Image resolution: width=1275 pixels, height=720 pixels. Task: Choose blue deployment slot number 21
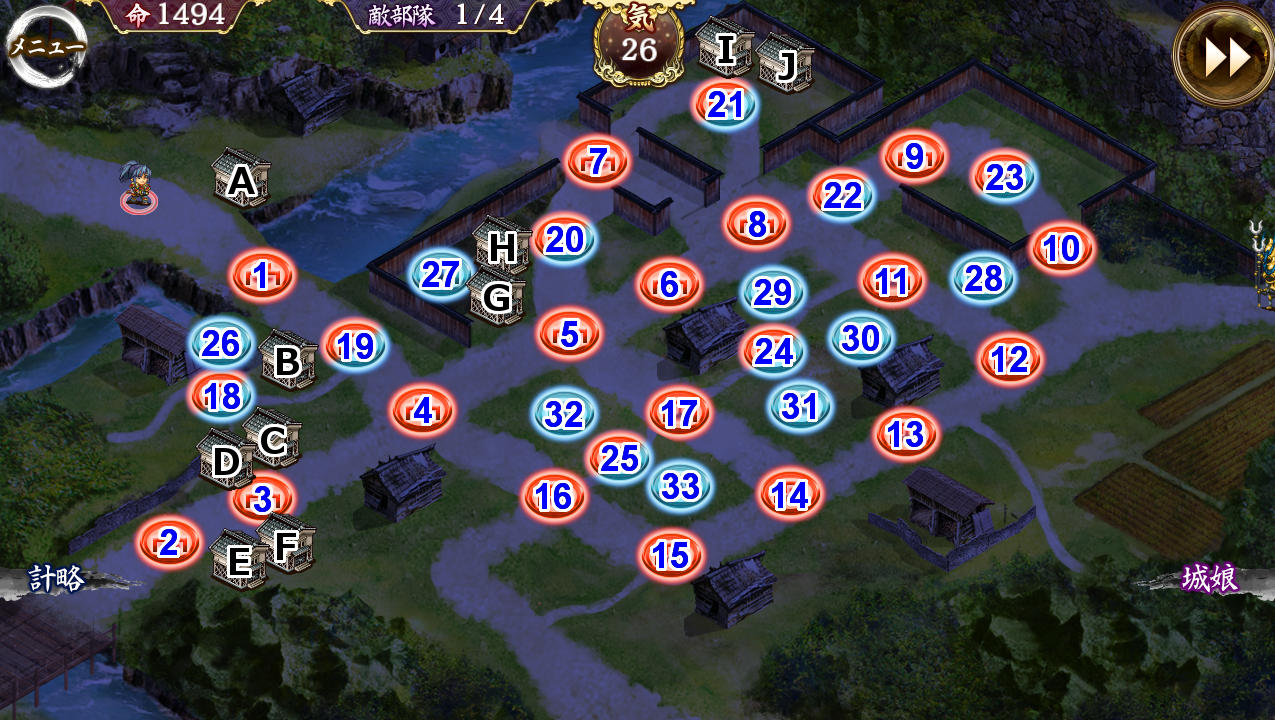(725, 104)
